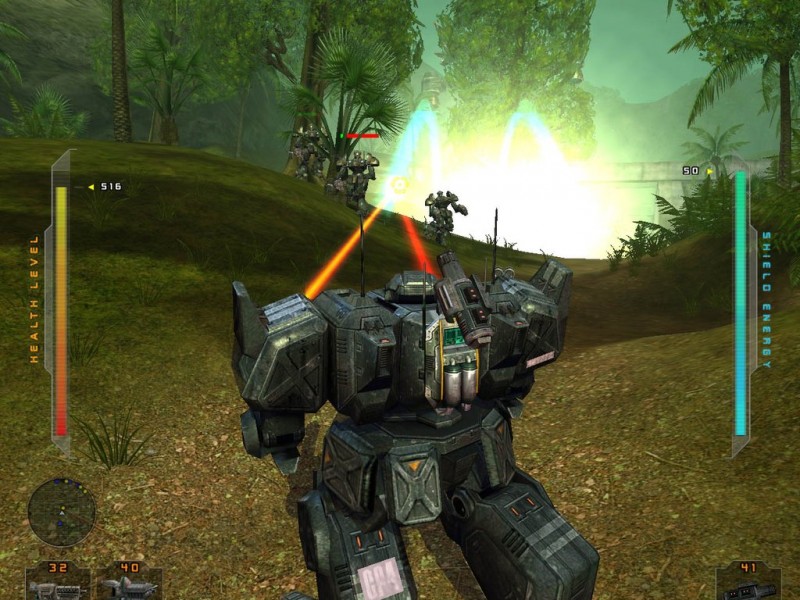
Task: Select the weapon slot with 40 ammo
Action: coord(129,582)
